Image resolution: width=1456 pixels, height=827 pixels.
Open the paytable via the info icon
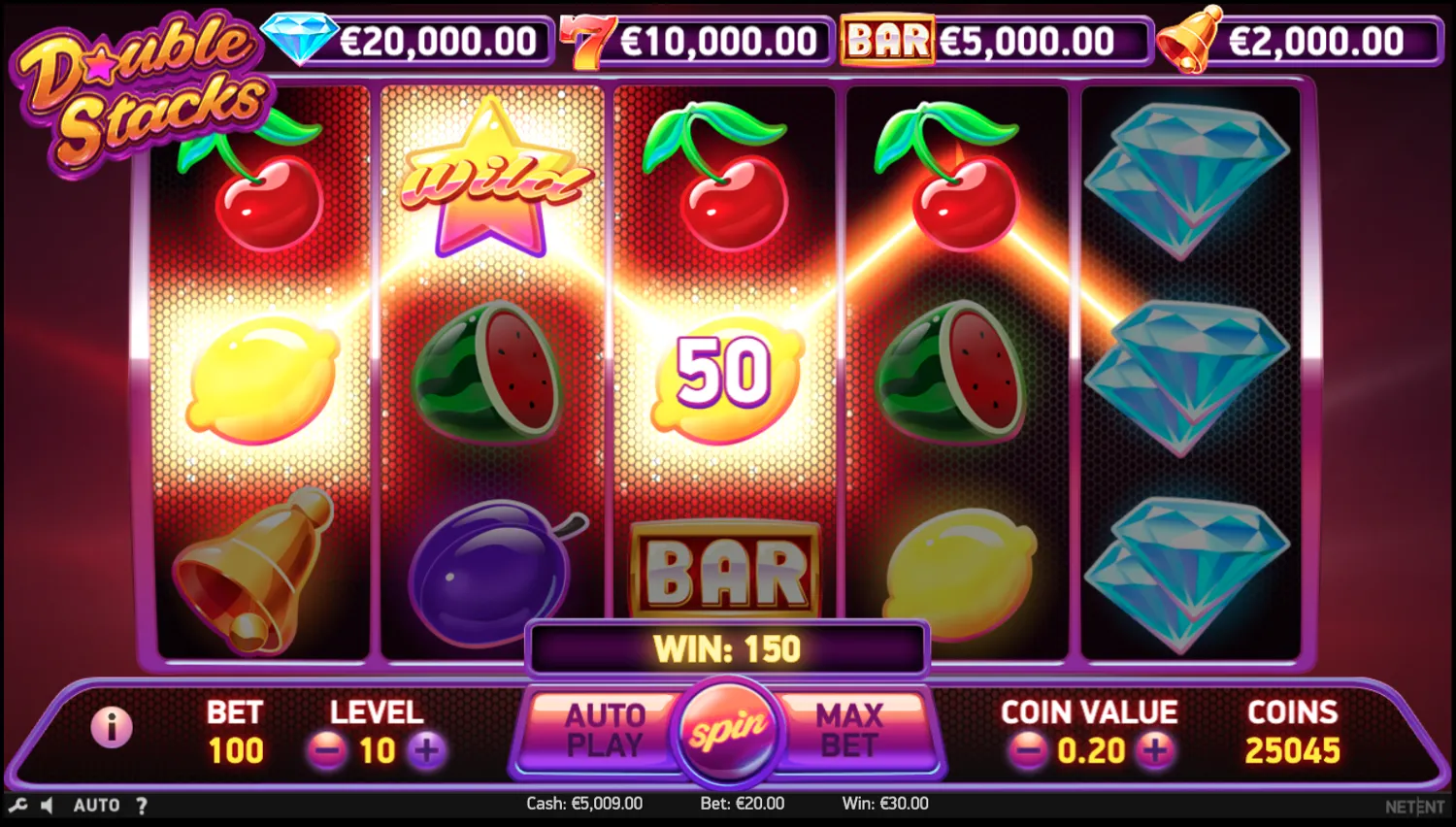[112, 728]
